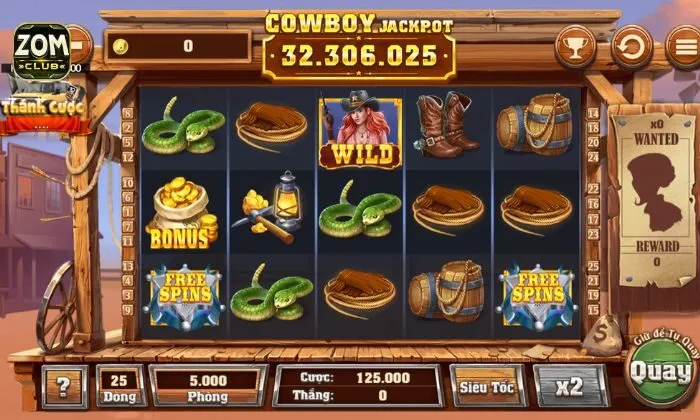Viewport: 700px width, 420px height.
Task: Open the Thánh Cược banner
Action: [42, 110]
